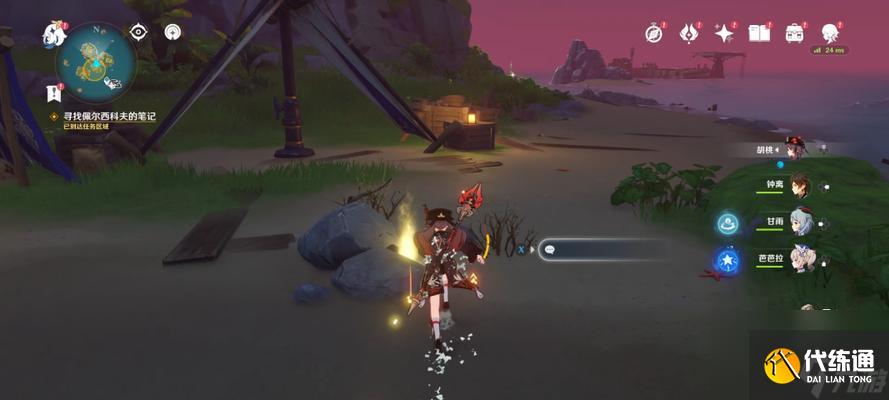Open the character screen icon
The image size is (889, 400).
pos(830,33)
